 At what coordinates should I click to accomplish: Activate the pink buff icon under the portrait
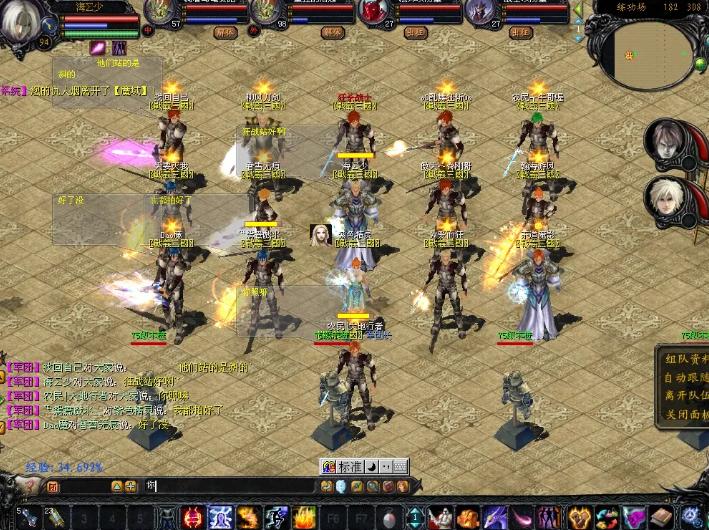98,47
